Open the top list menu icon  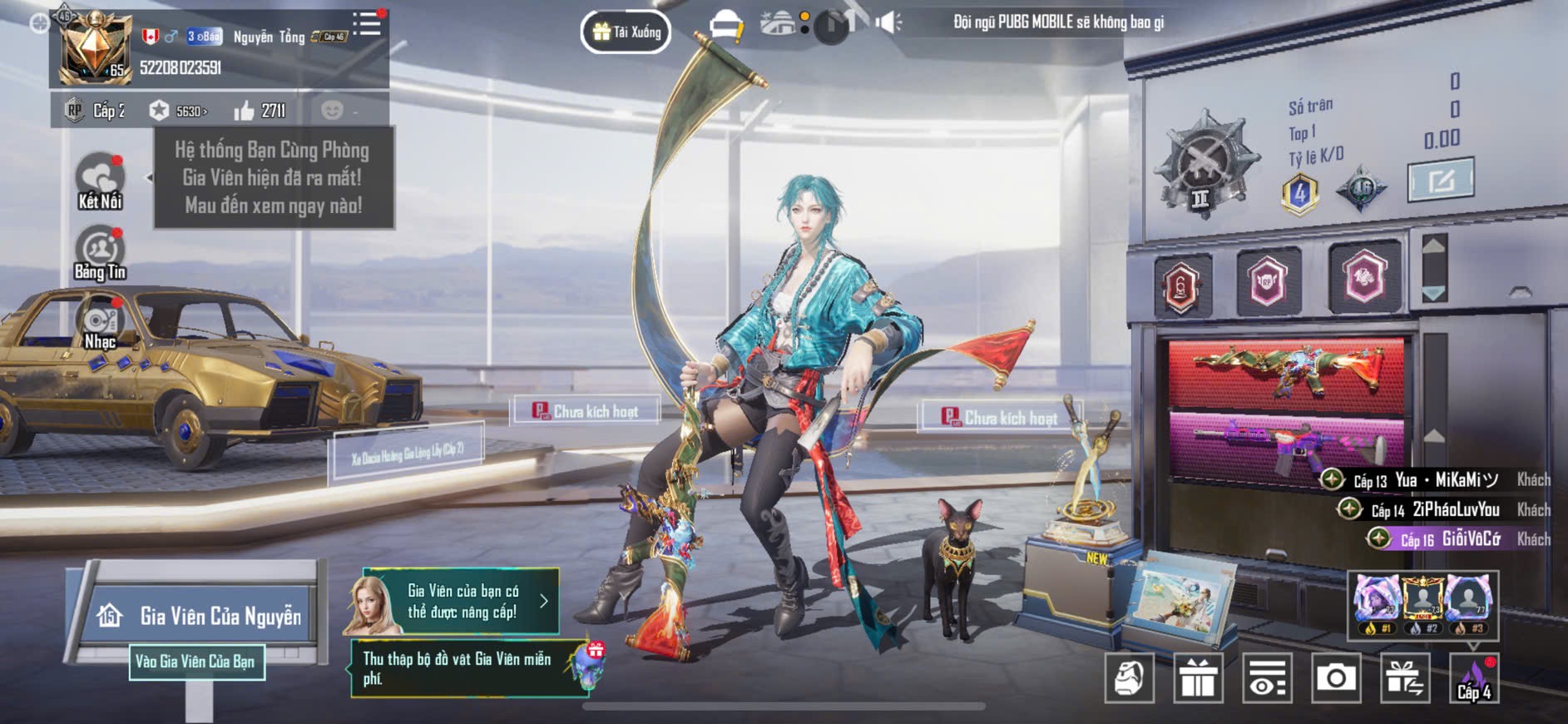tap(367, 24)
